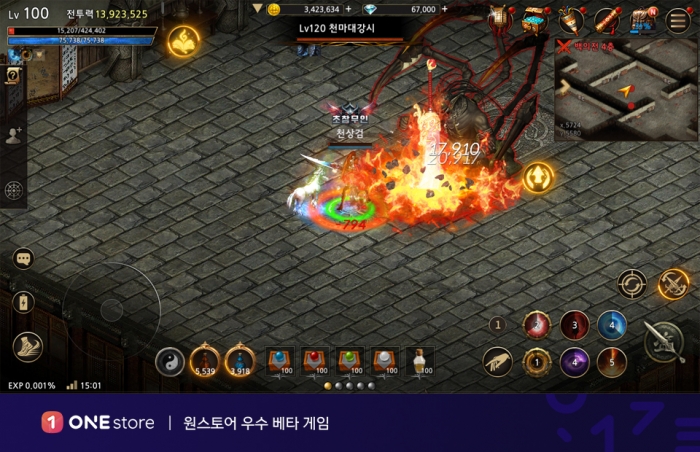Open the lantern icon in top bar
This screenshot has width=700, height=452.
pos(501,19)
